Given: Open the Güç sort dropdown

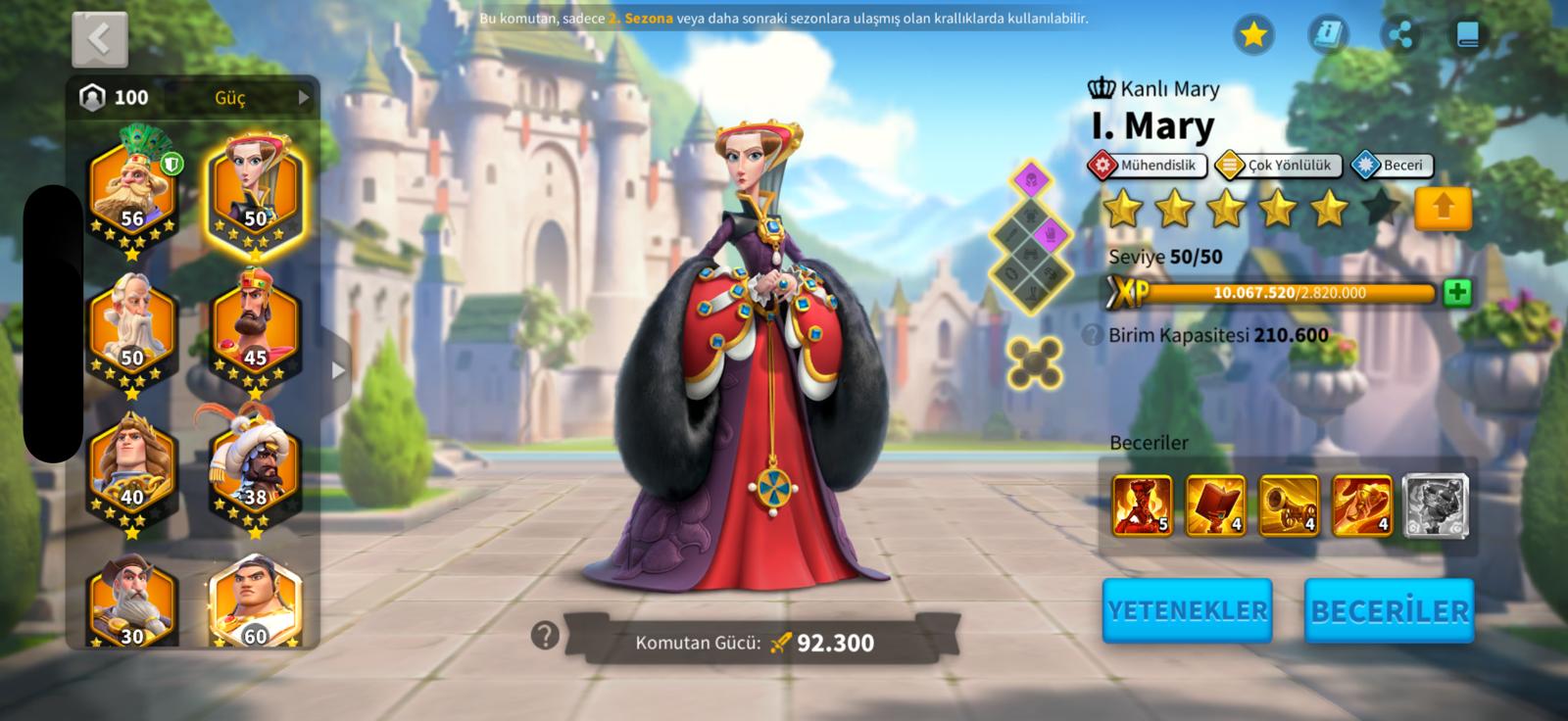Looking at the screenshot, I should point(260,97).
